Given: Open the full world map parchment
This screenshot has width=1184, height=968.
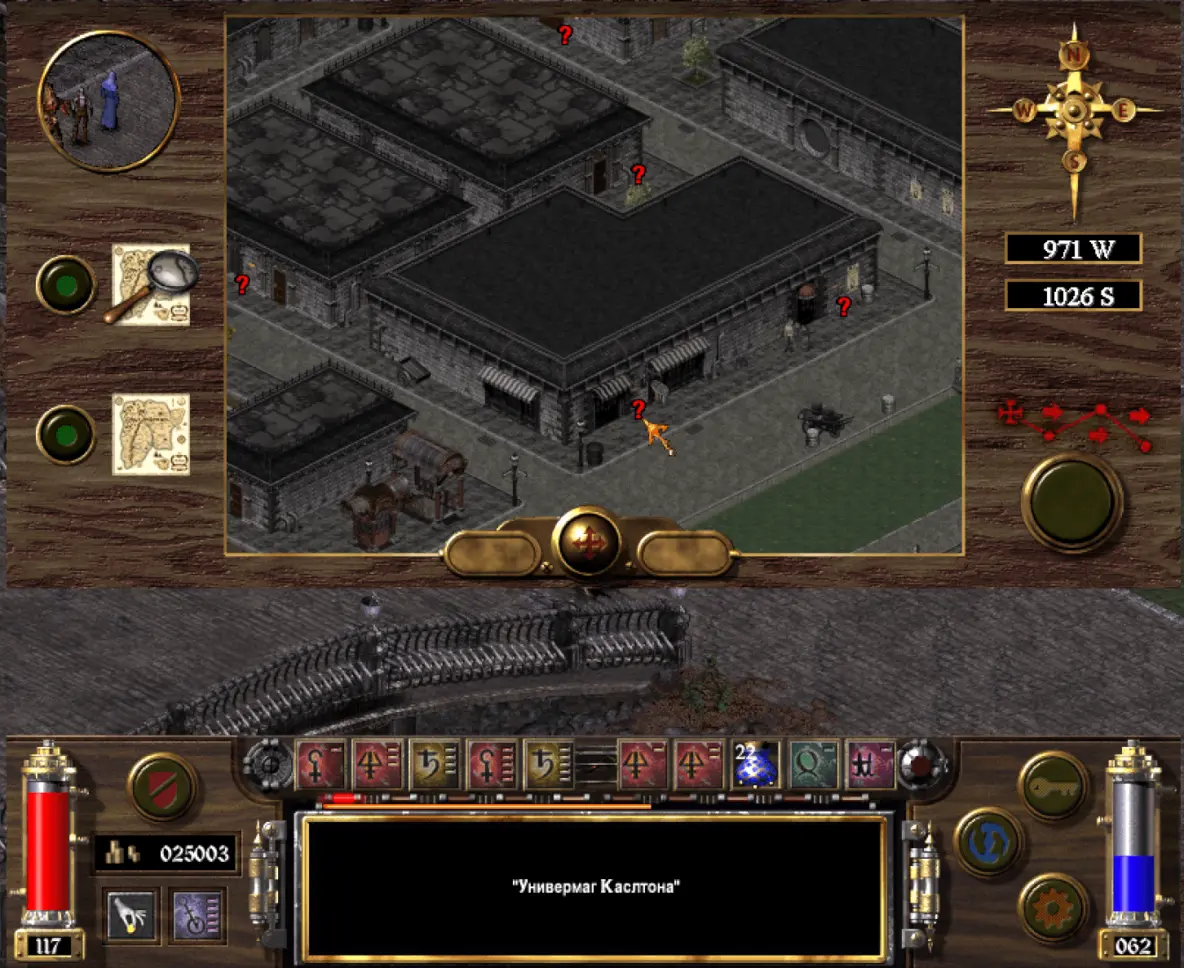Looking at the screenshot, I should coord(150,434).
